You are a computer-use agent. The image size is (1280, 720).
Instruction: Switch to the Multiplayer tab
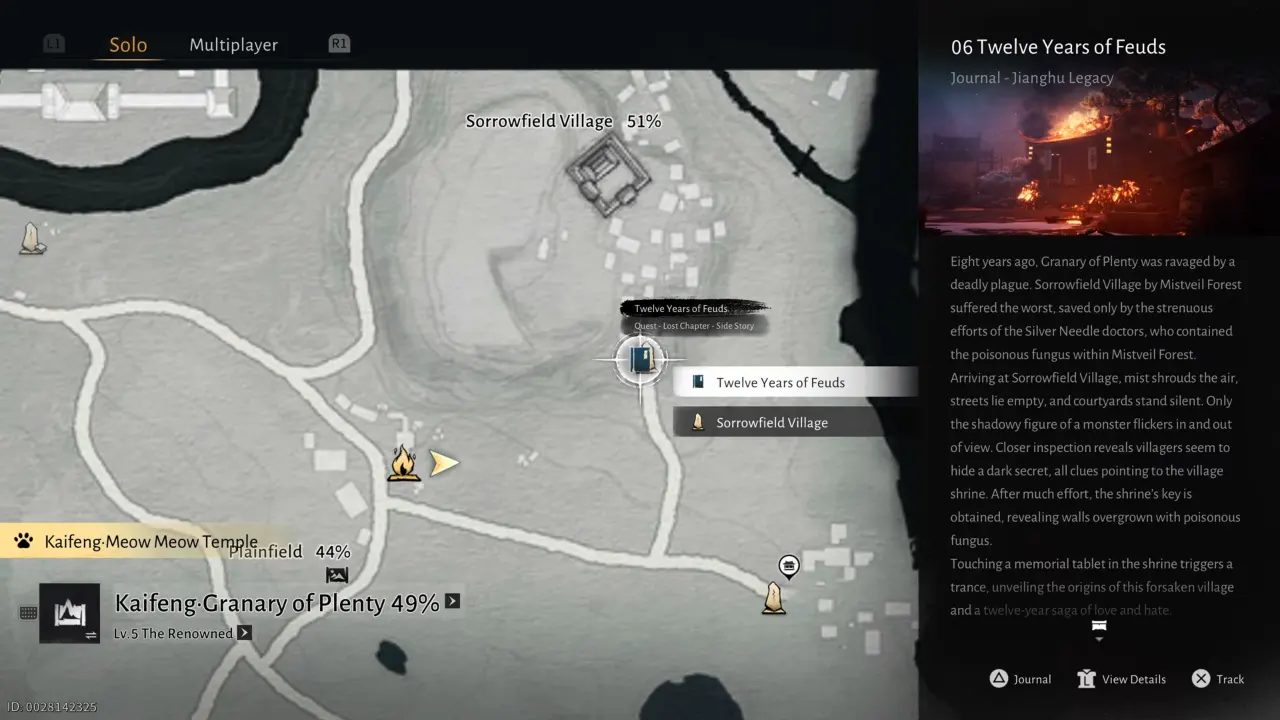233,44
